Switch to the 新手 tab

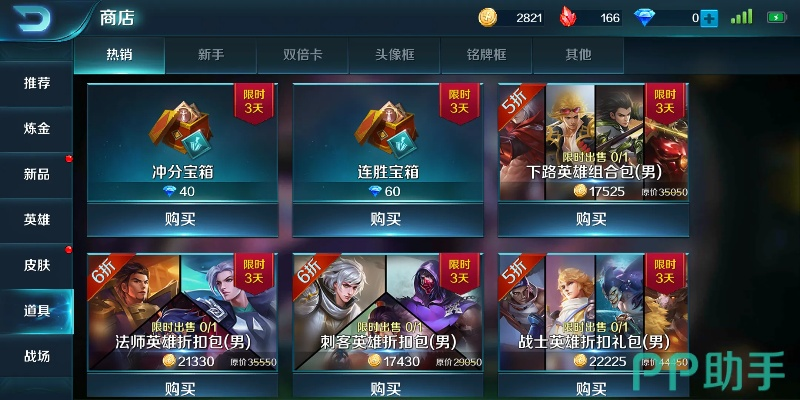click(x=210, y=55)
